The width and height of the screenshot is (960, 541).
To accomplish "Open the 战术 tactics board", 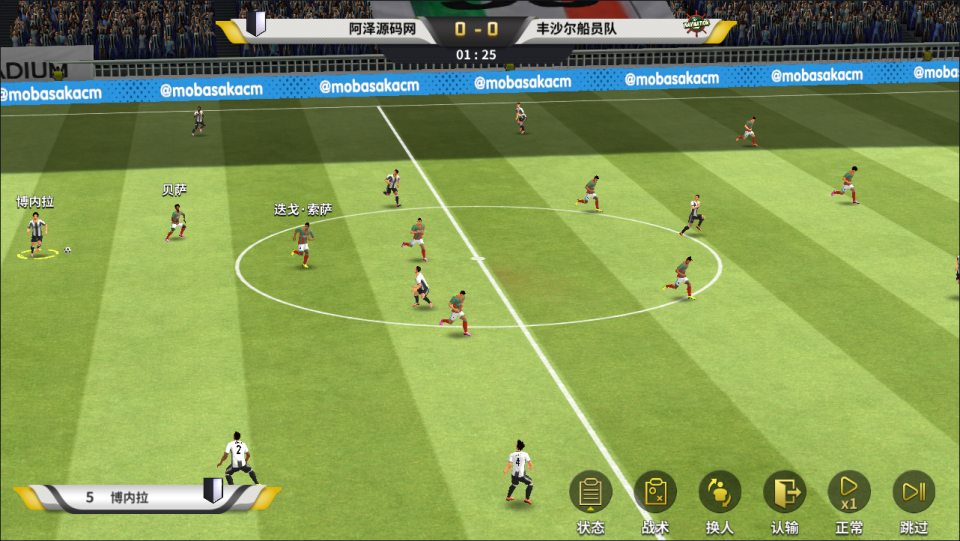I will coord(656,492).
